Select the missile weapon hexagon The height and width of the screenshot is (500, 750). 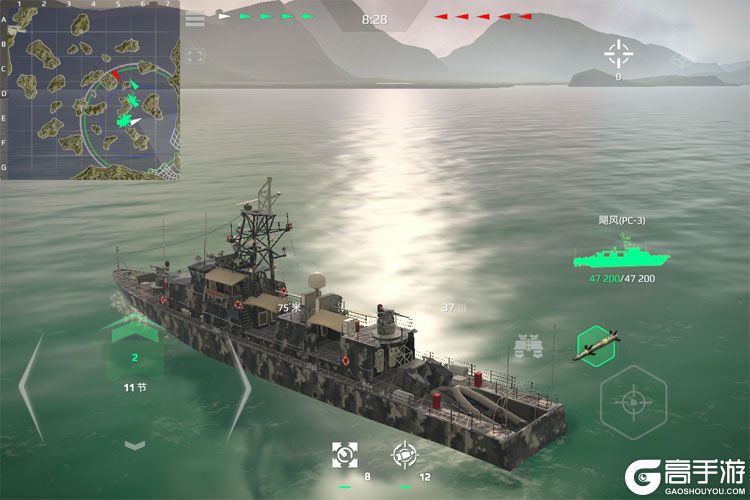coord(597,346)
